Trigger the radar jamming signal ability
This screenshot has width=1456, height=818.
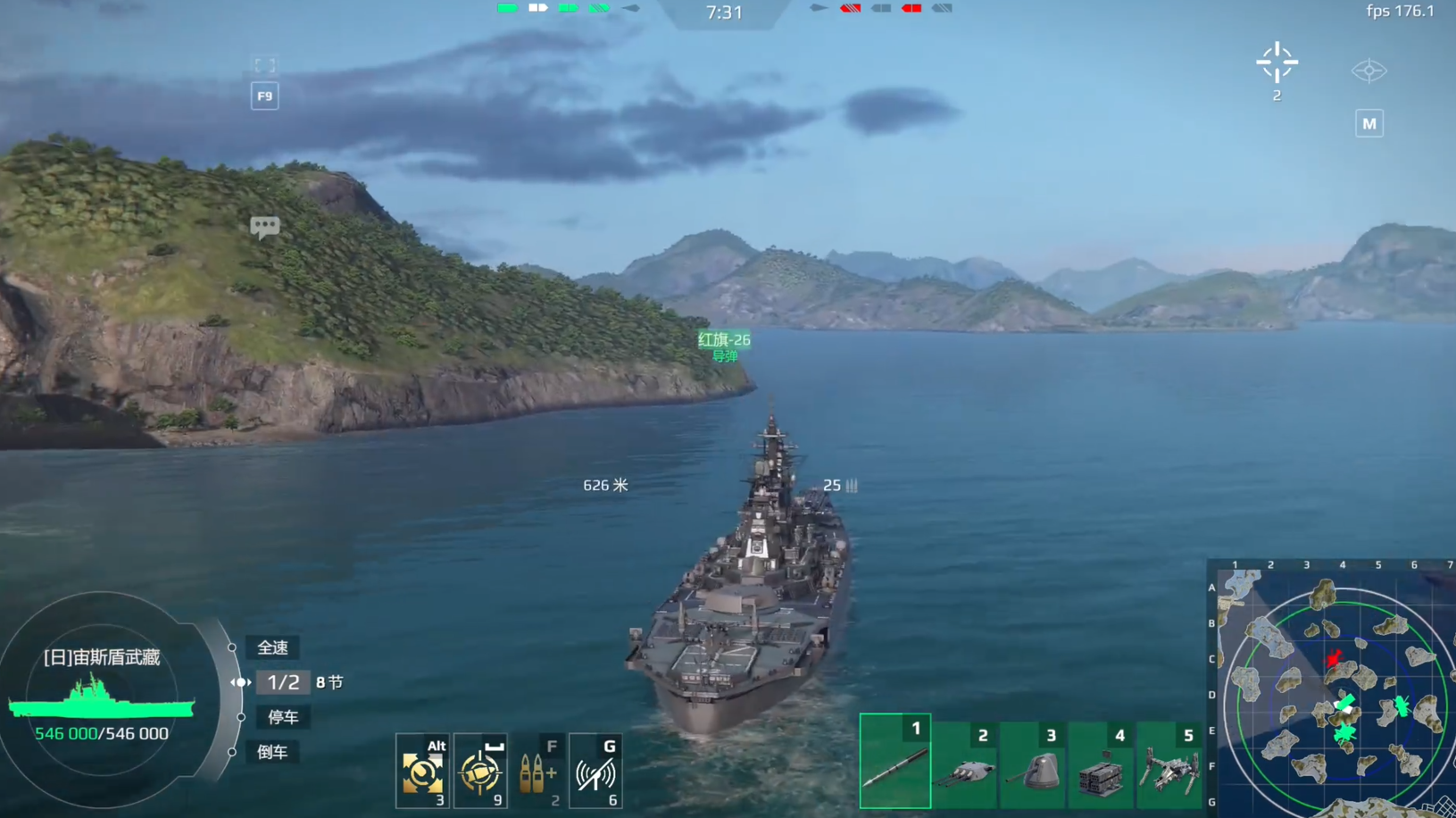pos(595,771)
